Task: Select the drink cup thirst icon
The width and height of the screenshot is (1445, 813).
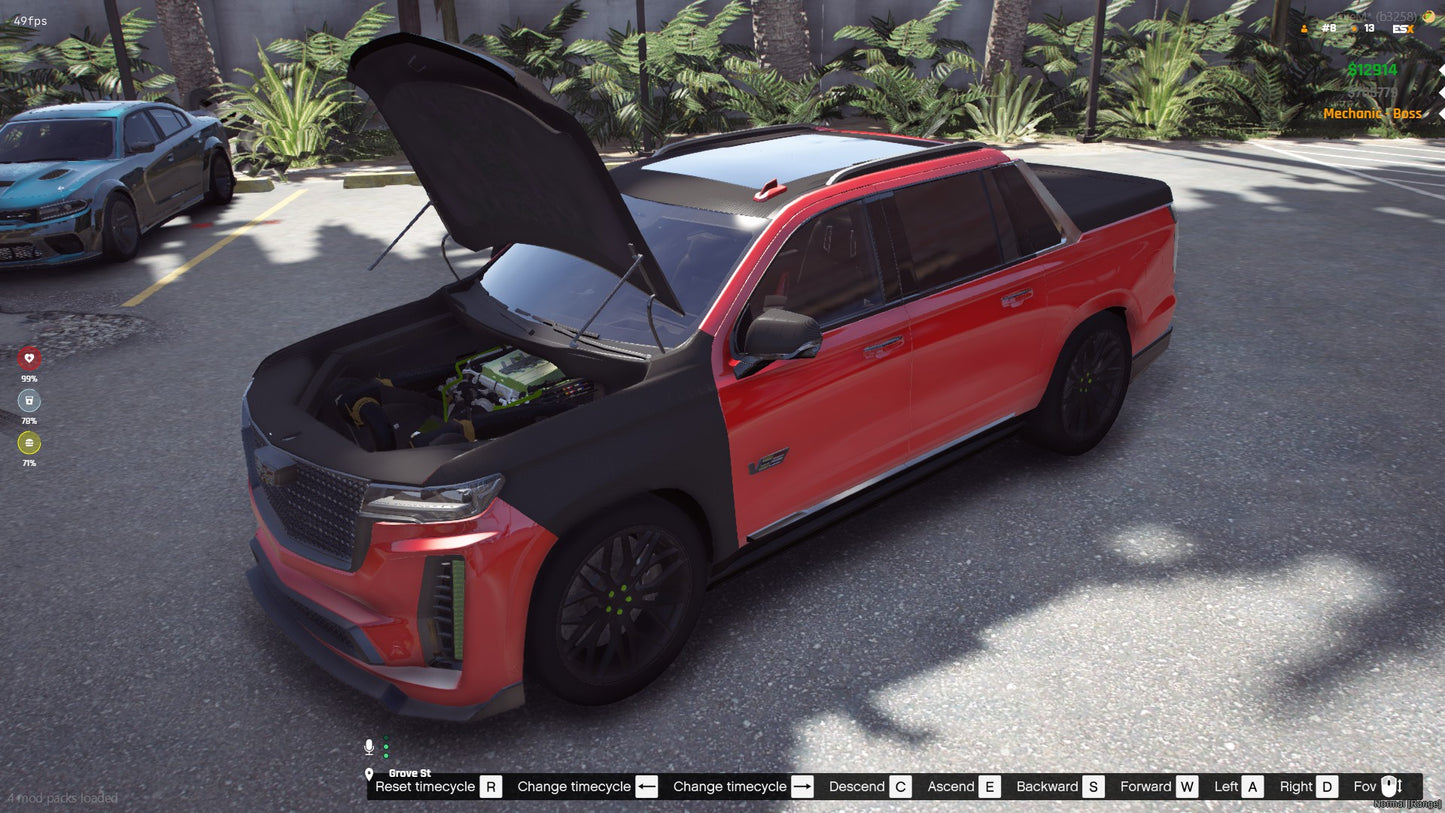Action: click(29, 401)
